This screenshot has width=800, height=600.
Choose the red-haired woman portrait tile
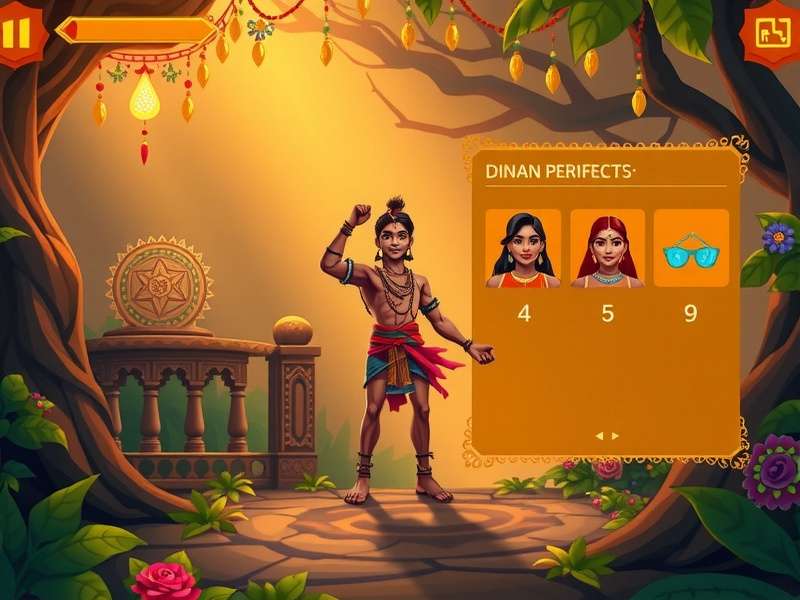607,249
